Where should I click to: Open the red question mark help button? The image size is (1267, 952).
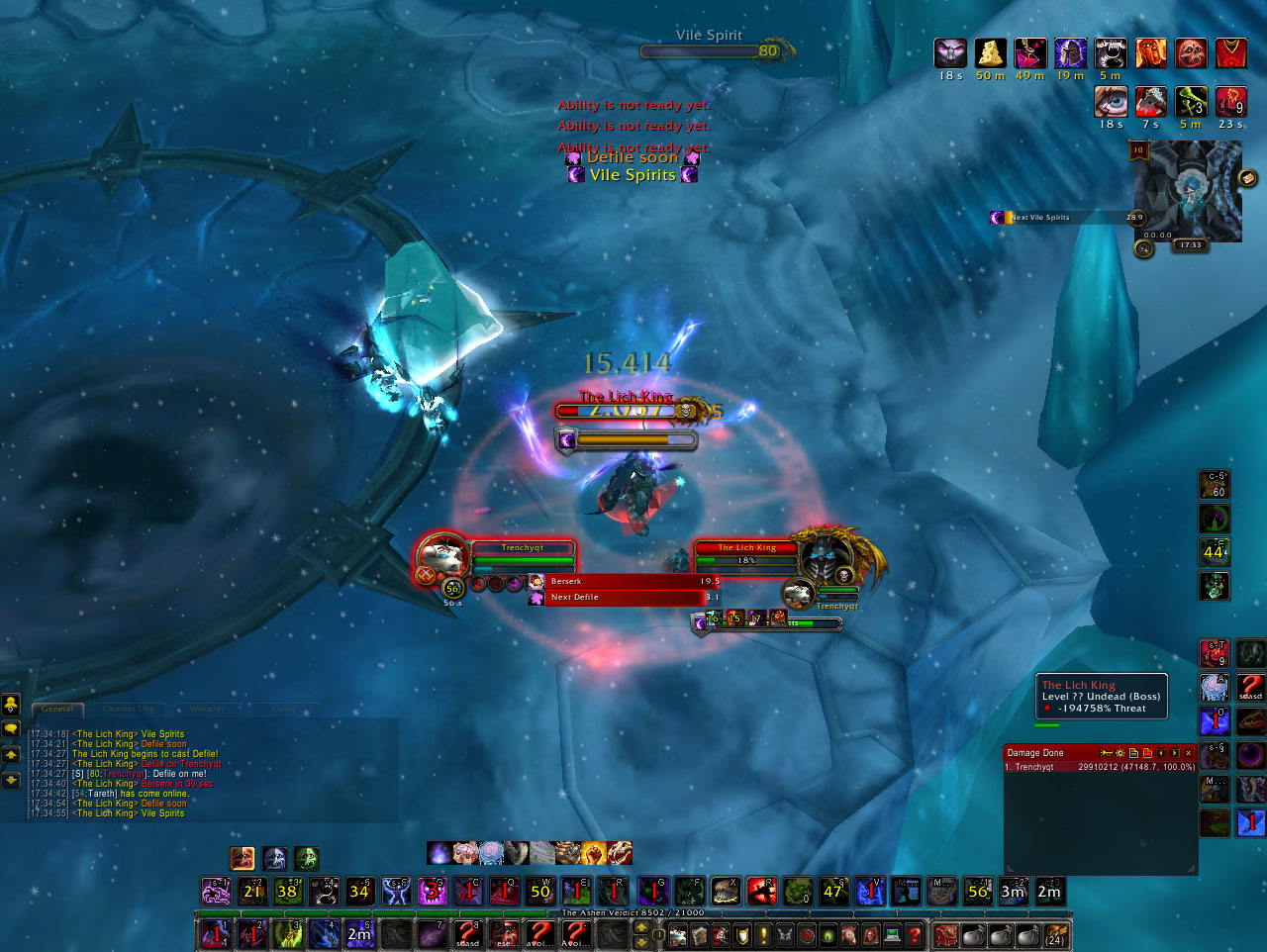(915, 933)
